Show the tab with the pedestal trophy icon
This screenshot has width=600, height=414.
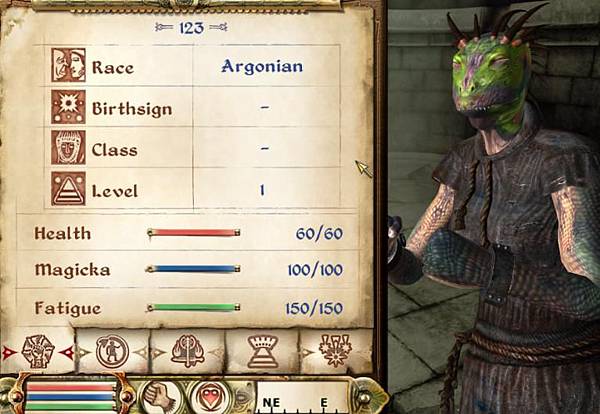261,351
